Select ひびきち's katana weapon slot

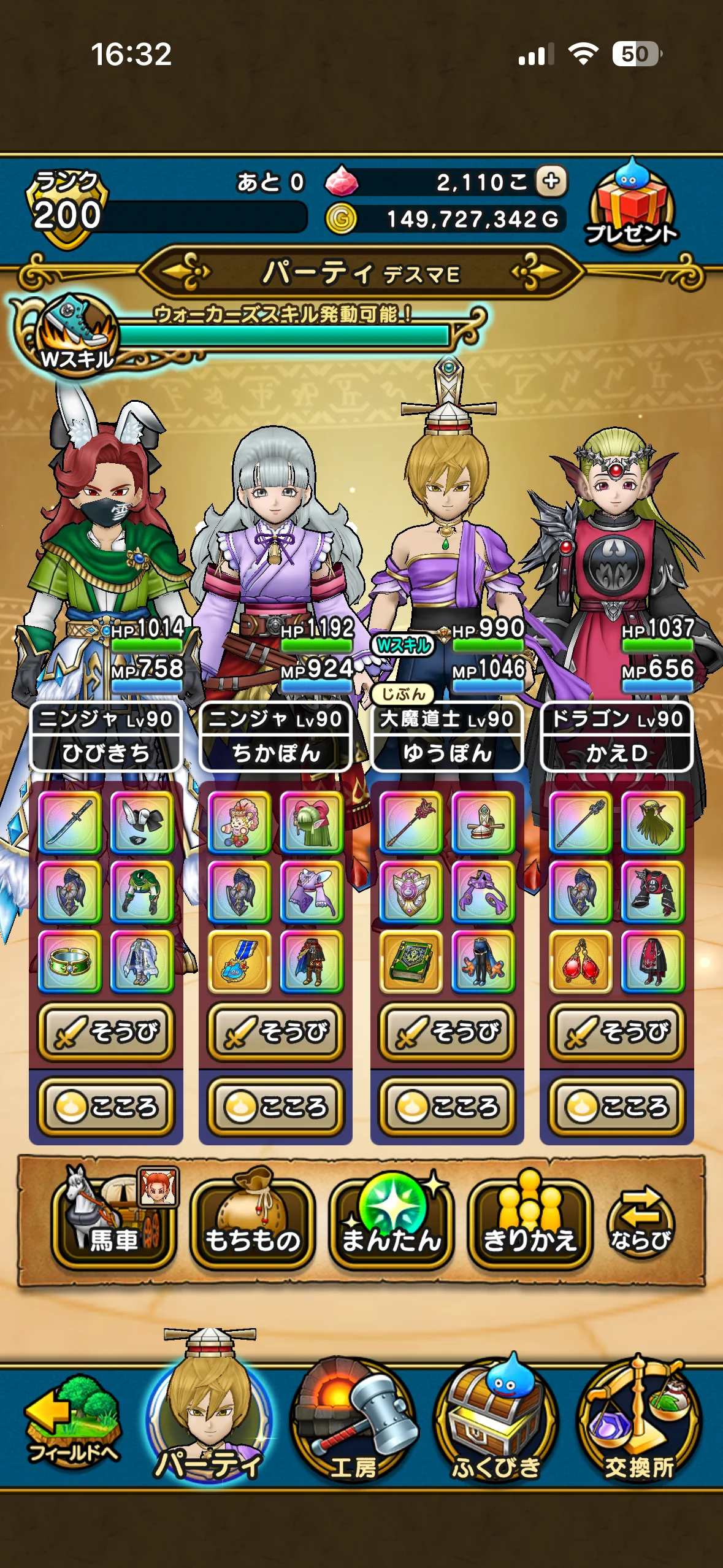(x=70, y=822)
